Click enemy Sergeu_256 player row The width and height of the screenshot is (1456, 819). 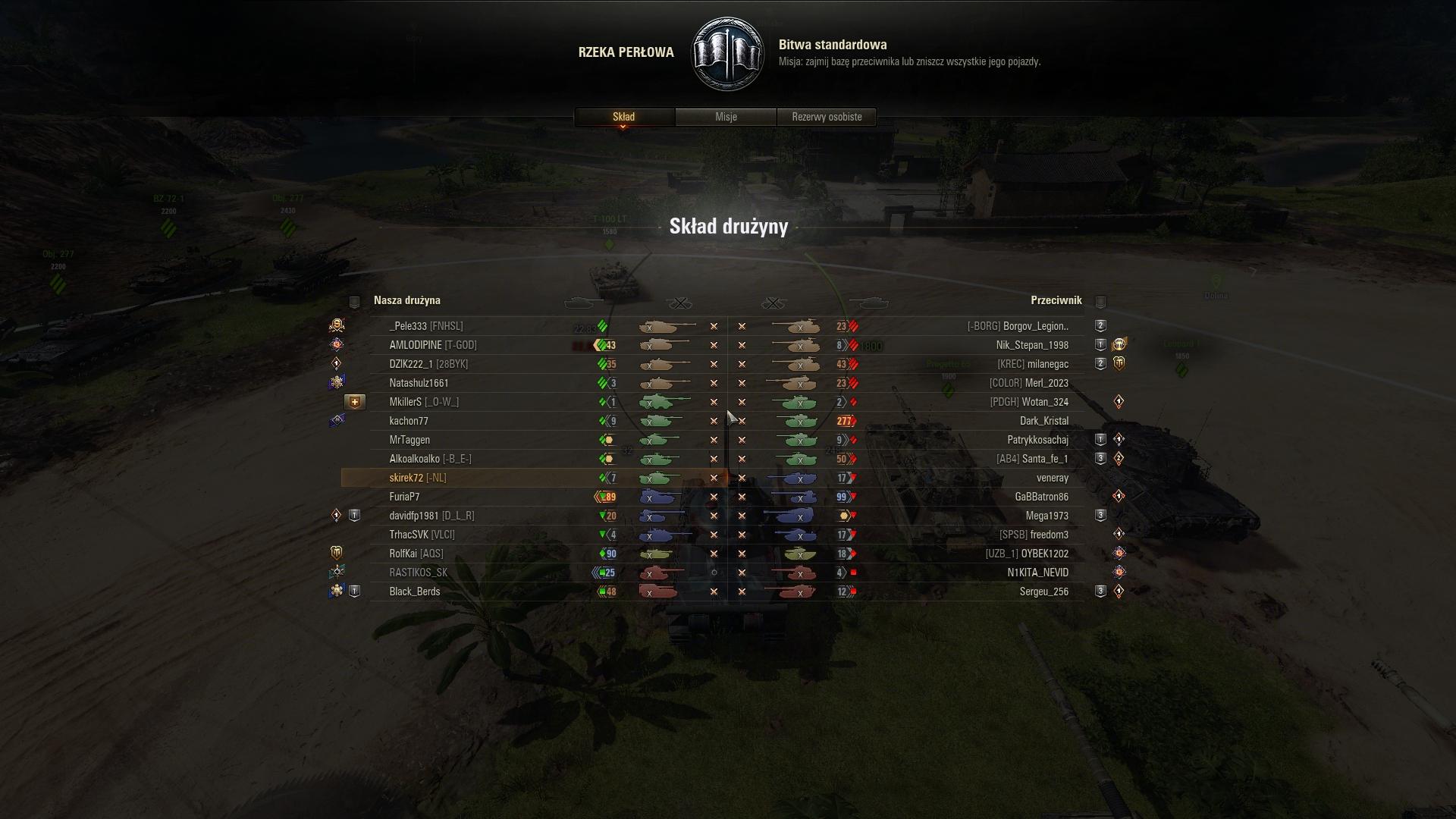point(1043,591)
